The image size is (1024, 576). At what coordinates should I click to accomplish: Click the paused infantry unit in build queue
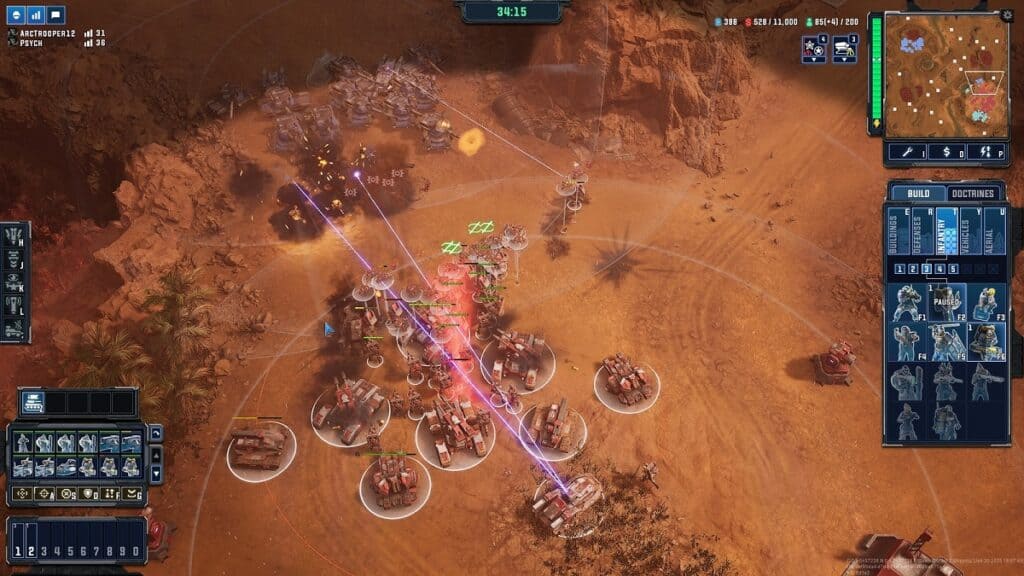(x=946, y=301)
